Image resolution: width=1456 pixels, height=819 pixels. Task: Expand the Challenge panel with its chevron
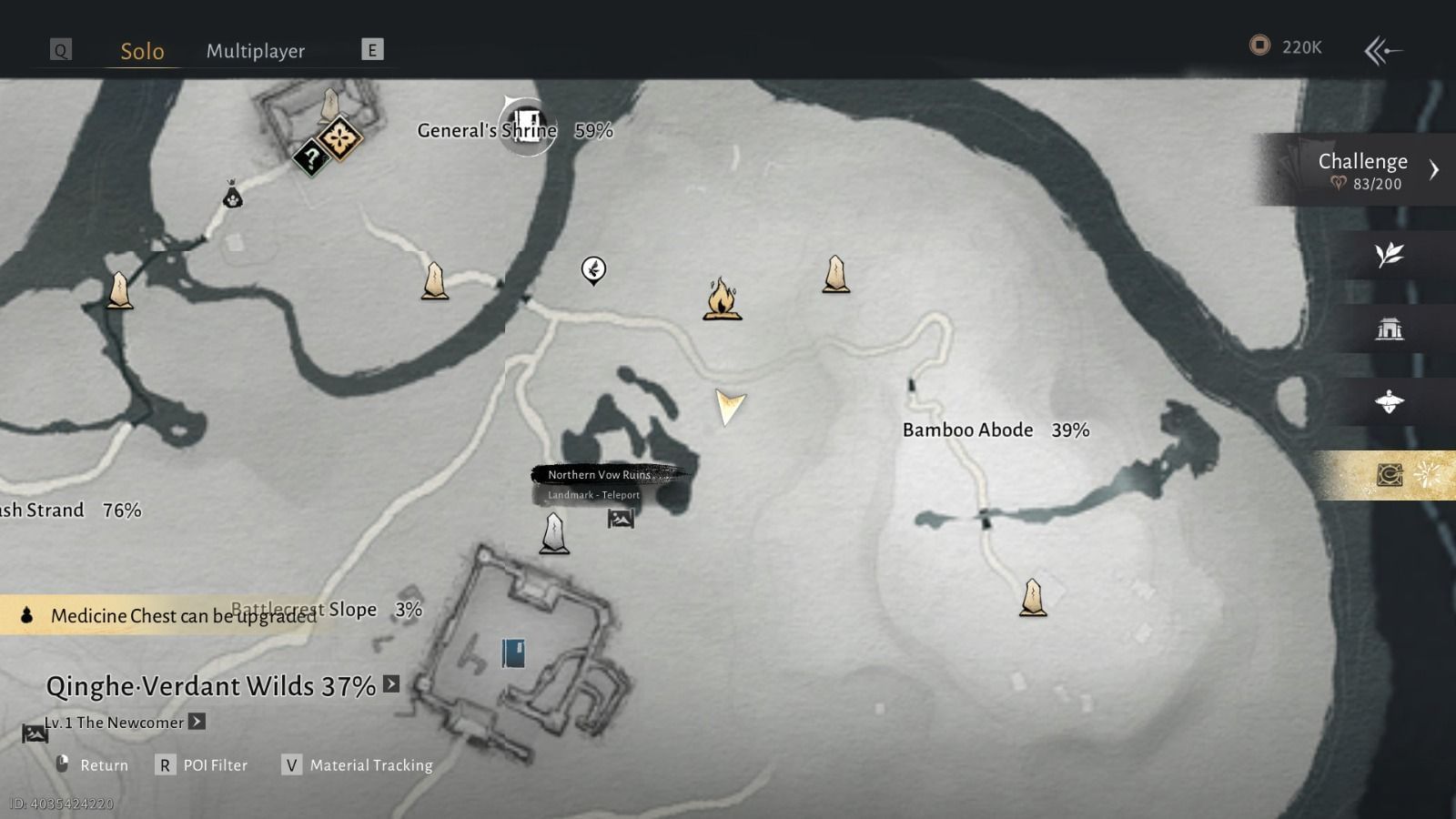coord(1435,169)
